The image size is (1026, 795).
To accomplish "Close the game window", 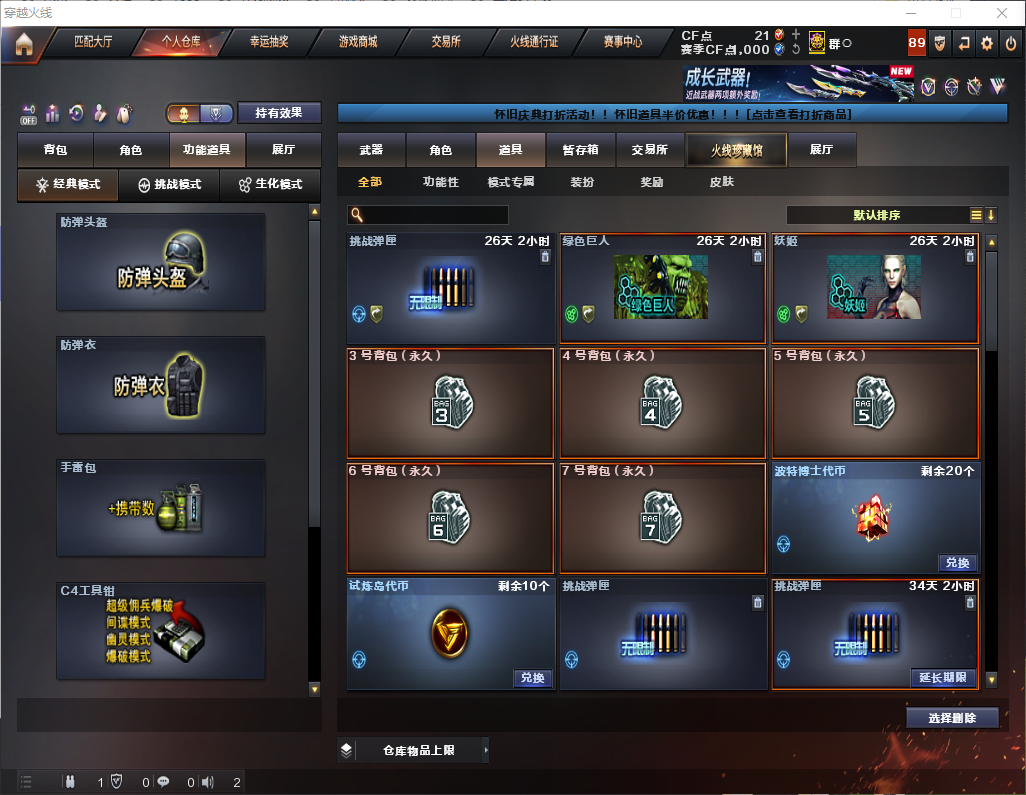I will 1001,13.
